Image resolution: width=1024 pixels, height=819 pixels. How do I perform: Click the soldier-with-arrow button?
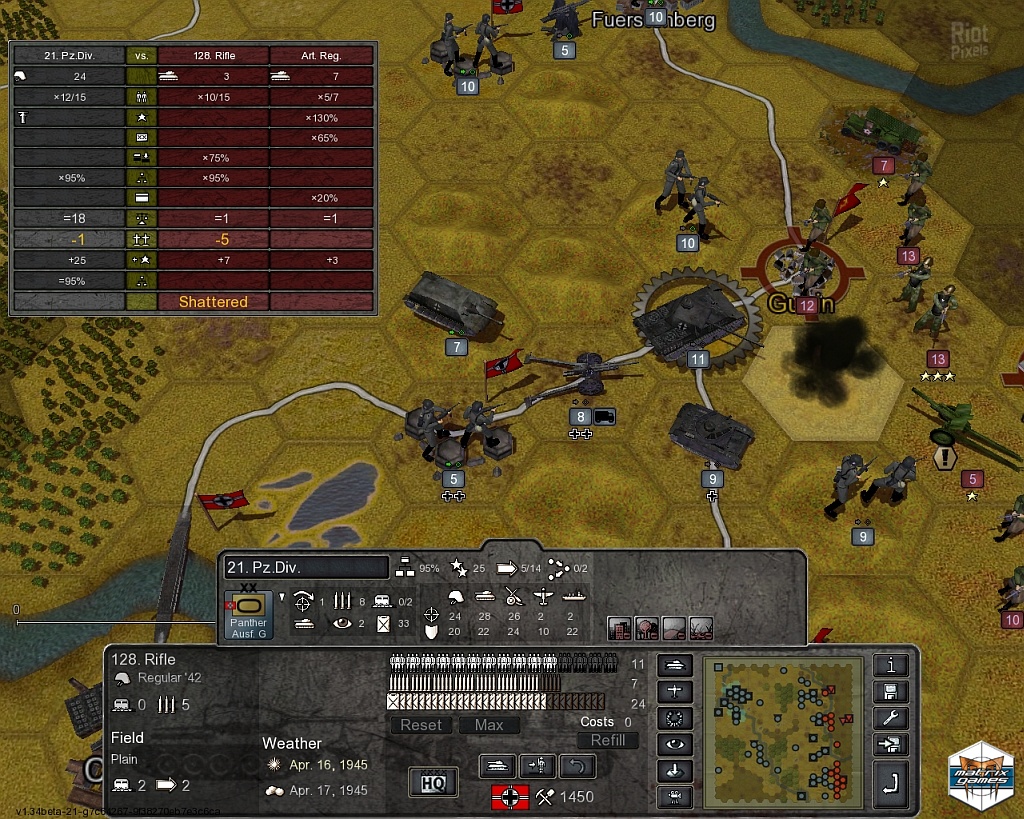[x=538, y=767]
